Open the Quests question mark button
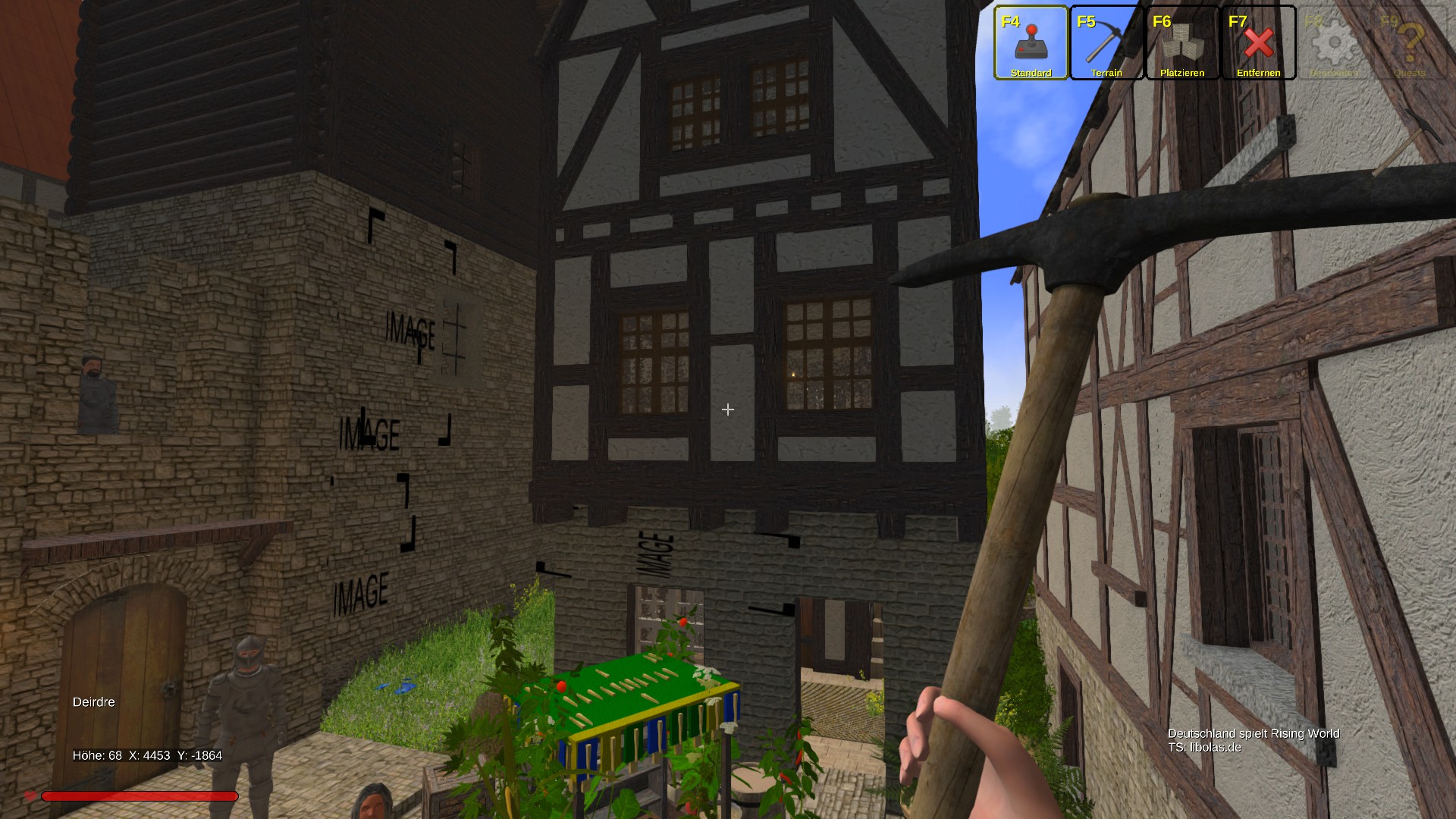The image size is (1456, 819). click(x=1410, y=43)
